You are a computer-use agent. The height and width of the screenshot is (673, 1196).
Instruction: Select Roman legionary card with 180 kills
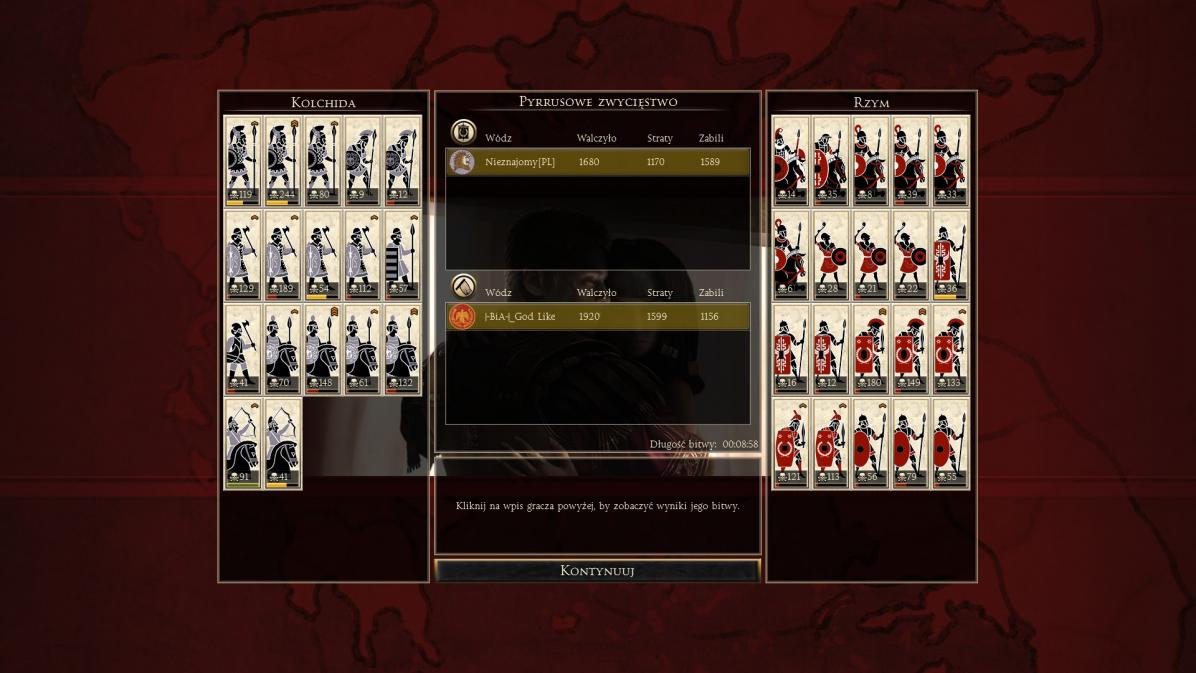click(x=870, y=349)
